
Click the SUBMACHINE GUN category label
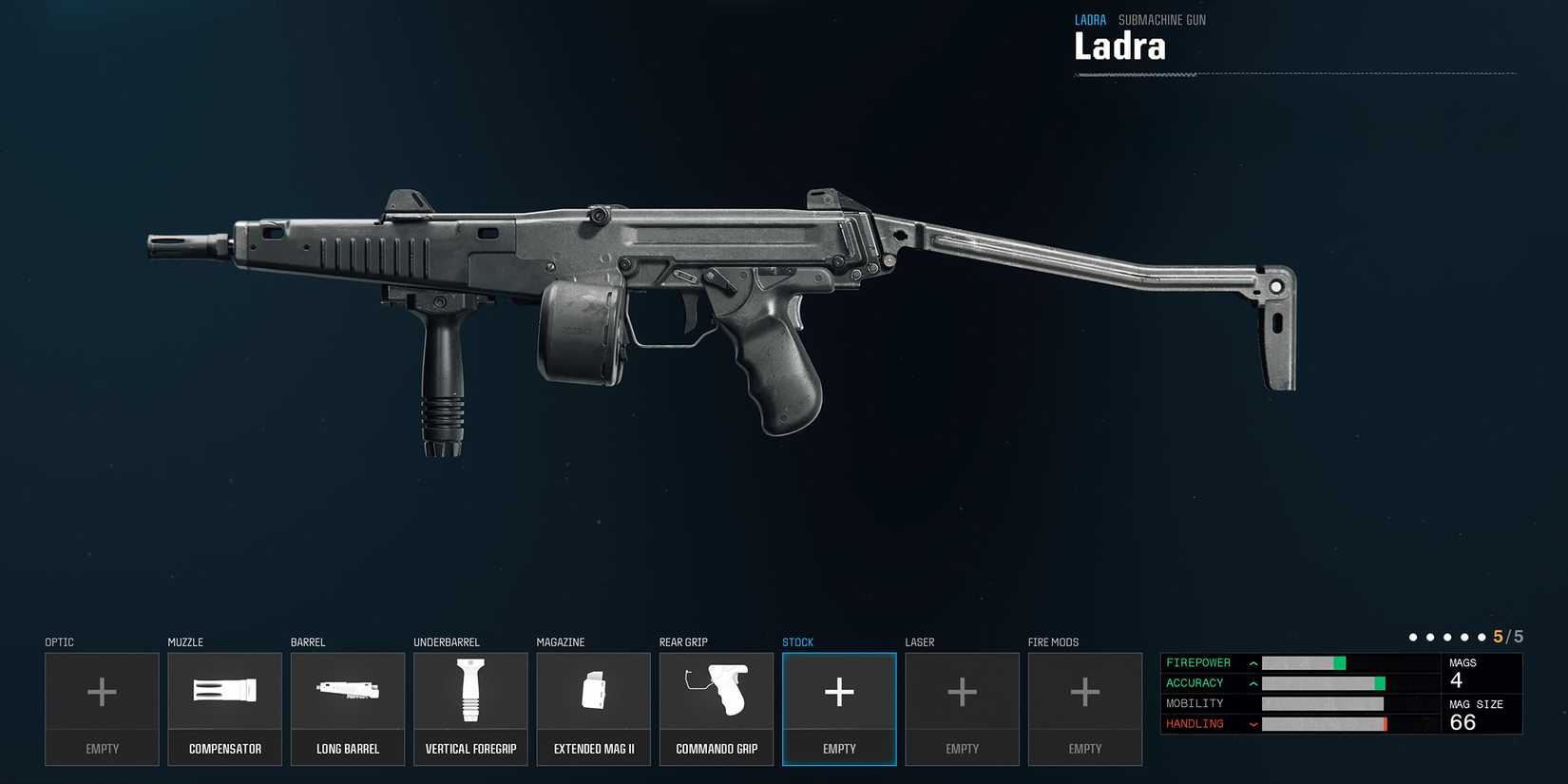[1161, 19]
